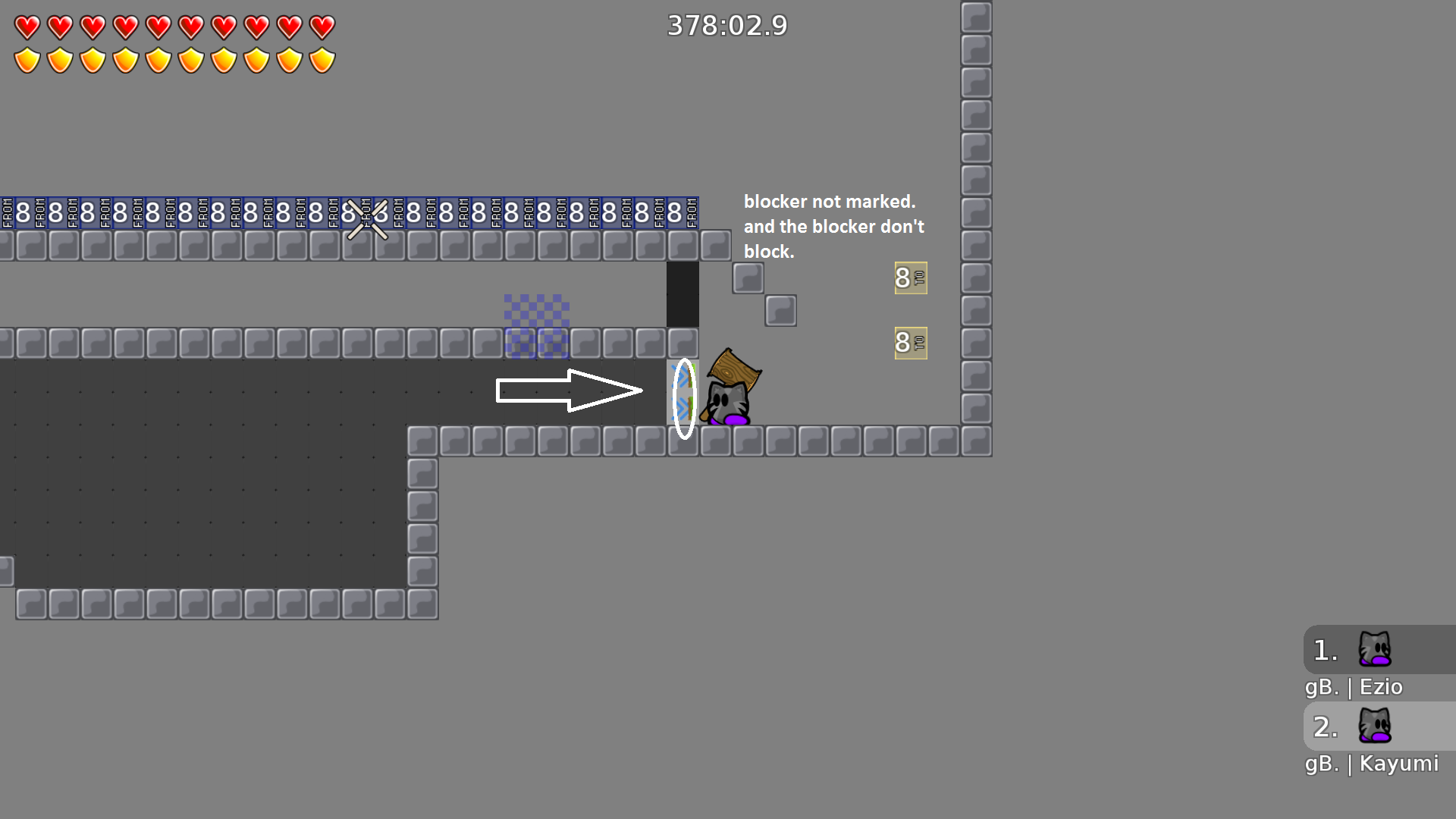Select the purple-footed cat character
This screenshot has height=819, width=1456.
pos(728,402)
